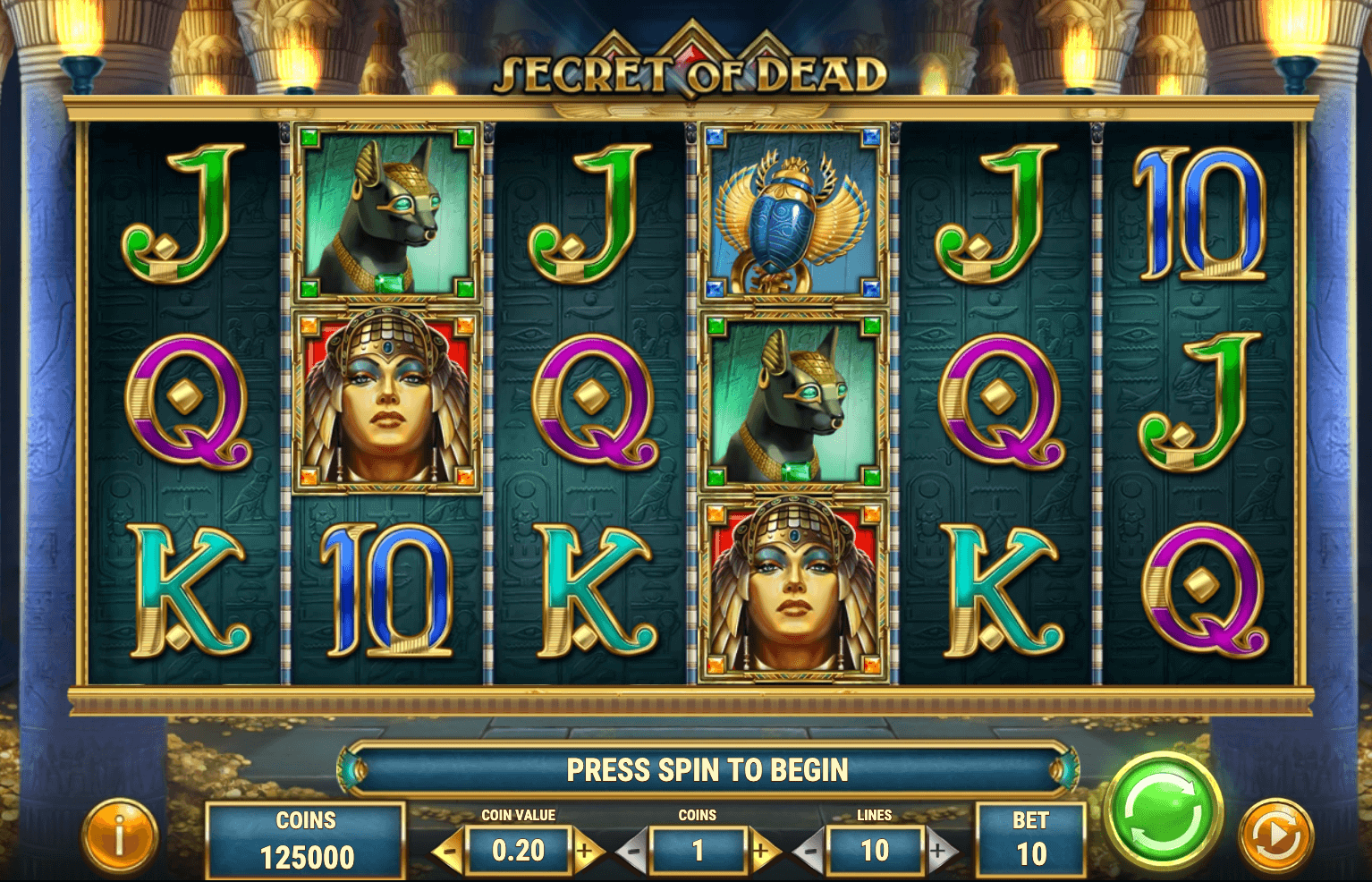Click the LINES field showing 10
Image resolution: width=1372 pixels, height=882 pixels.
877,852
